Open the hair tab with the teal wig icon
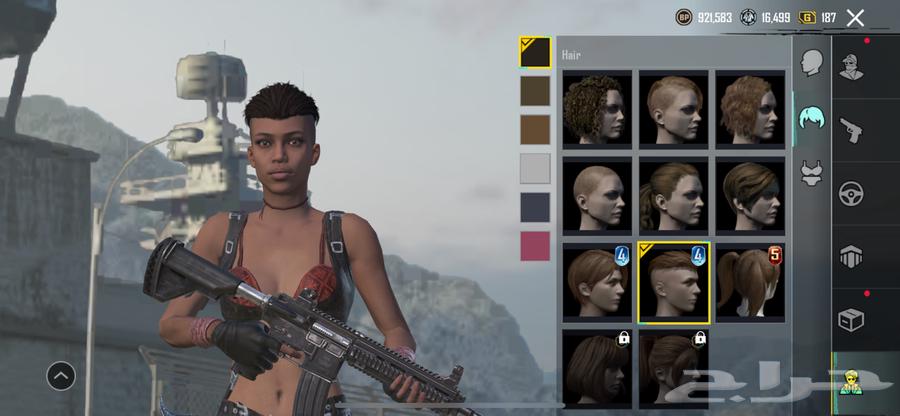The height and width of the screenshot is (416, 900). (x=812, y=120)
